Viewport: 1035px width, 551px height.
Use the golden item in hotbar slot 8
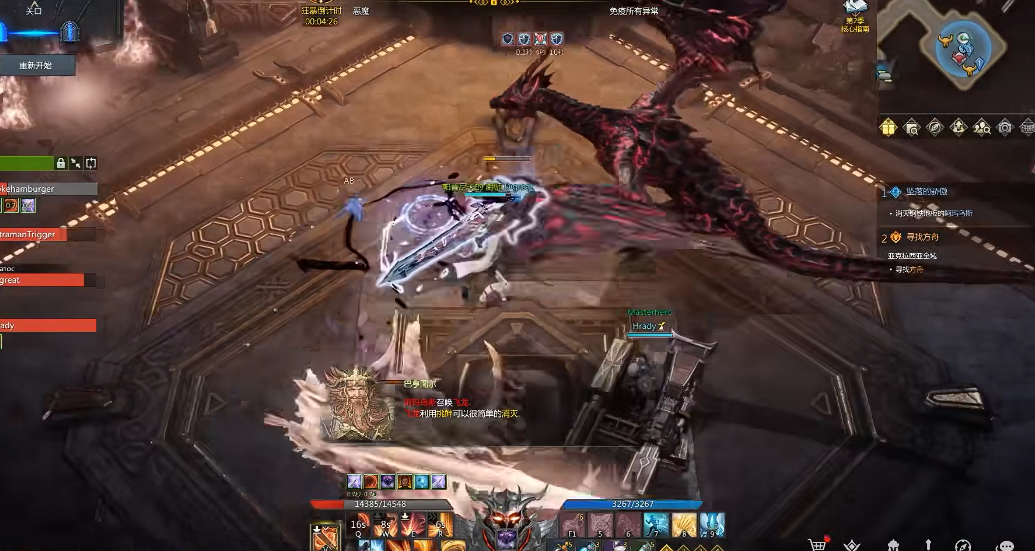(x=683, y=524)
